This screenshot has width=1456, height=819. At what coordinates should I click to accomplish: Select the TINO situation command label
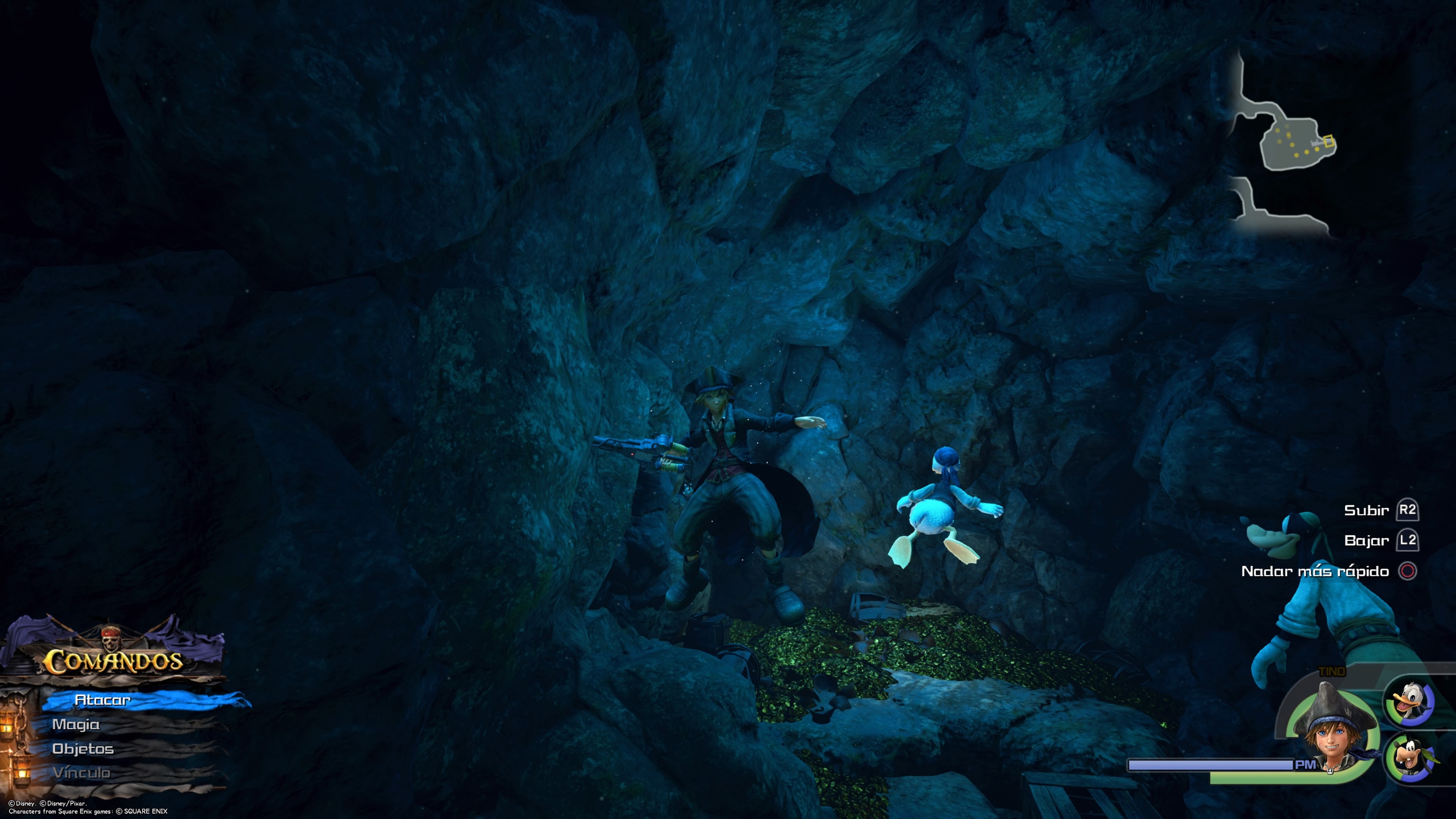coord(1332,671)
